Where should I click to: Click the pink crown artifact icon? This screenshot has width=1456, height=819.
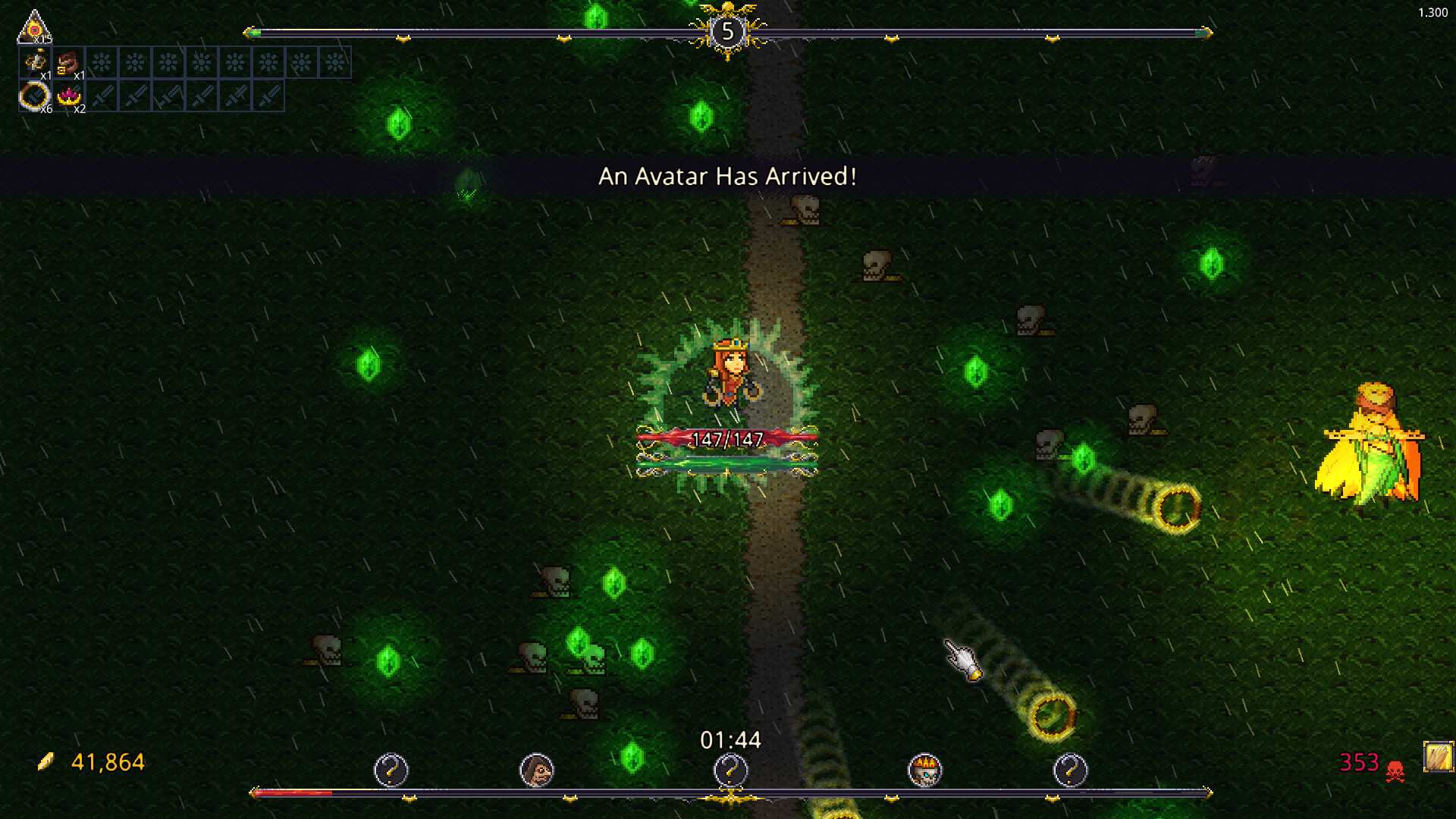point(70,96)
